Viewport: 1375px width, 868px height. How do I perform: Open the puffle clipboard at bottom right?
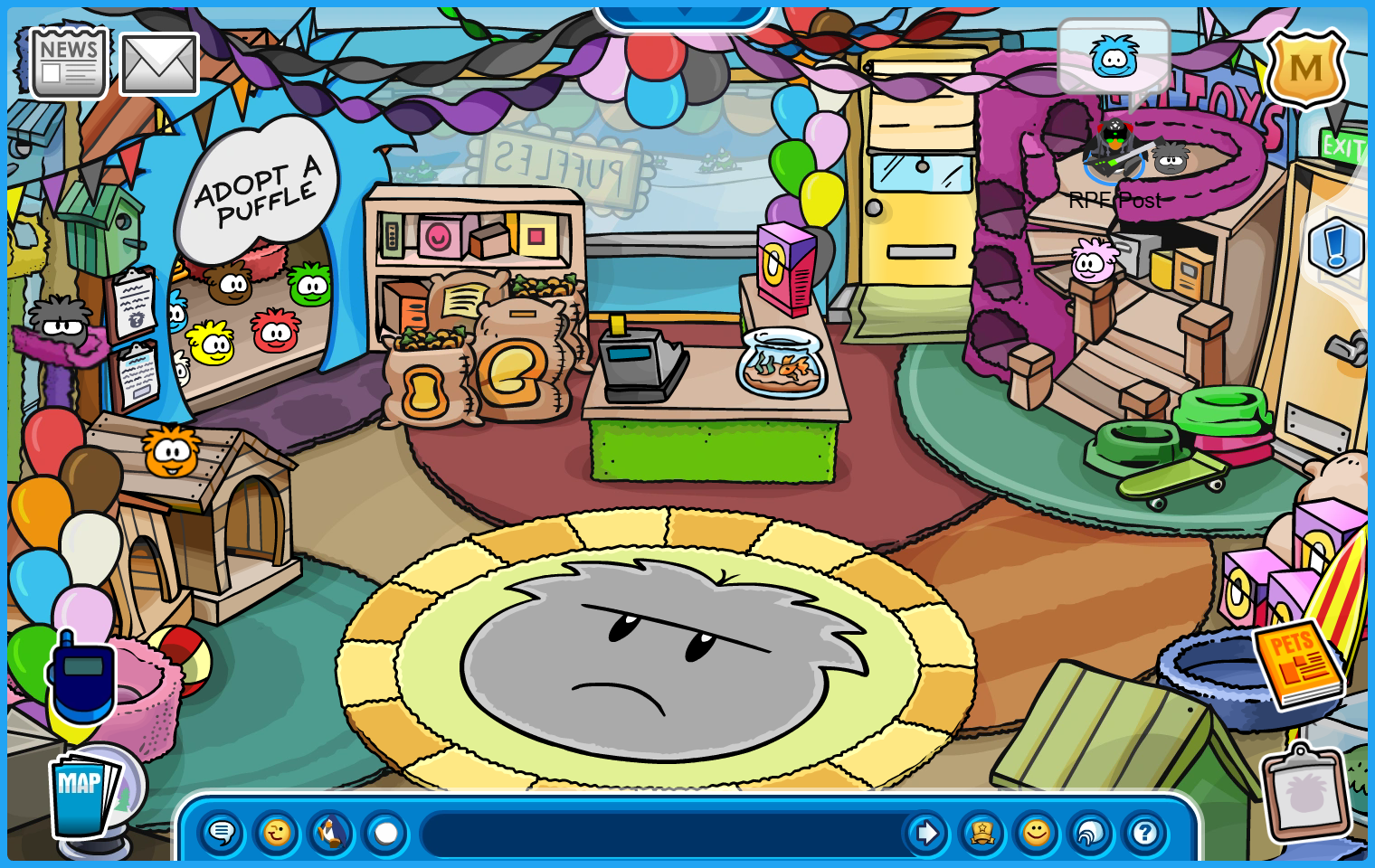tap(1305, 793)
